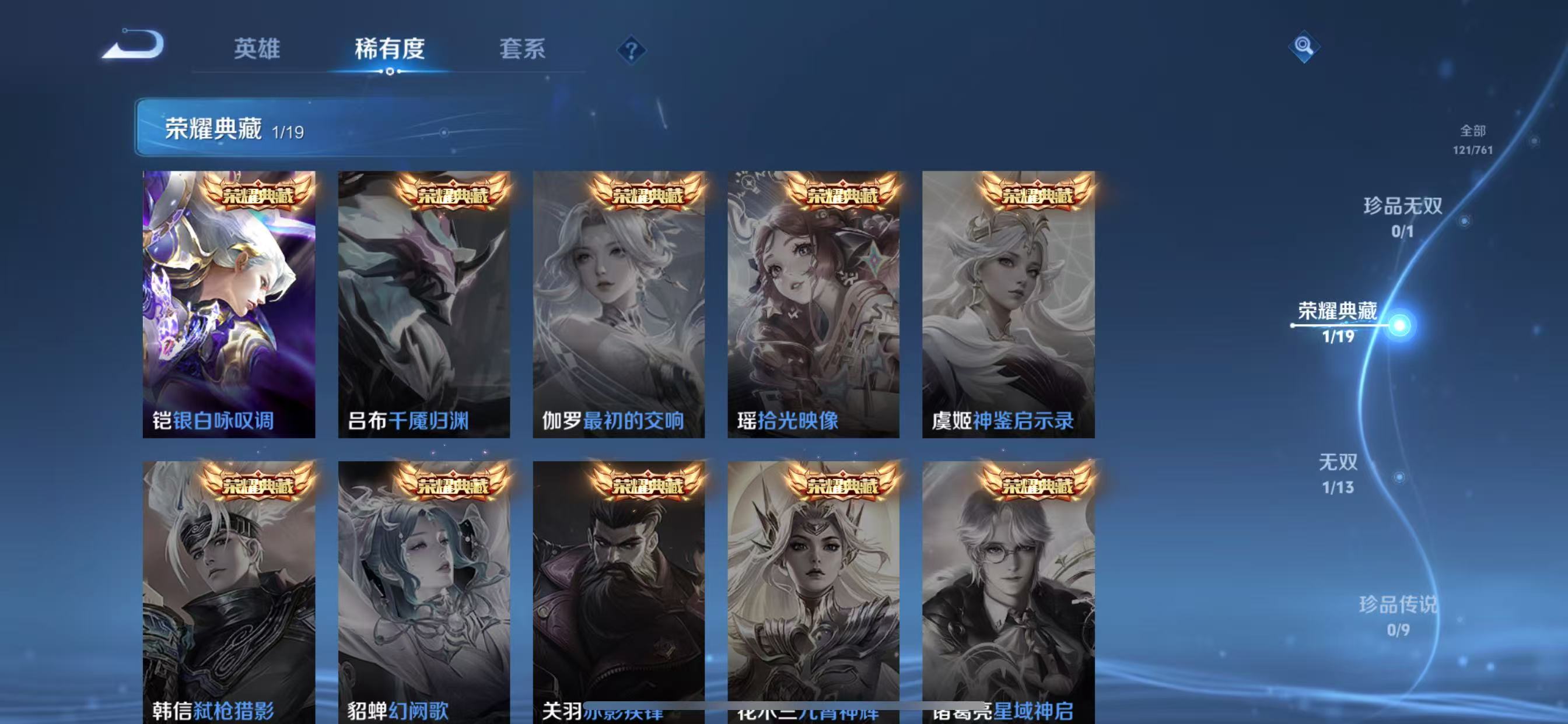Screen dimensions: 1568x724
Task: Switch to the 英雄 tab
Action: (x=257, y=48)
